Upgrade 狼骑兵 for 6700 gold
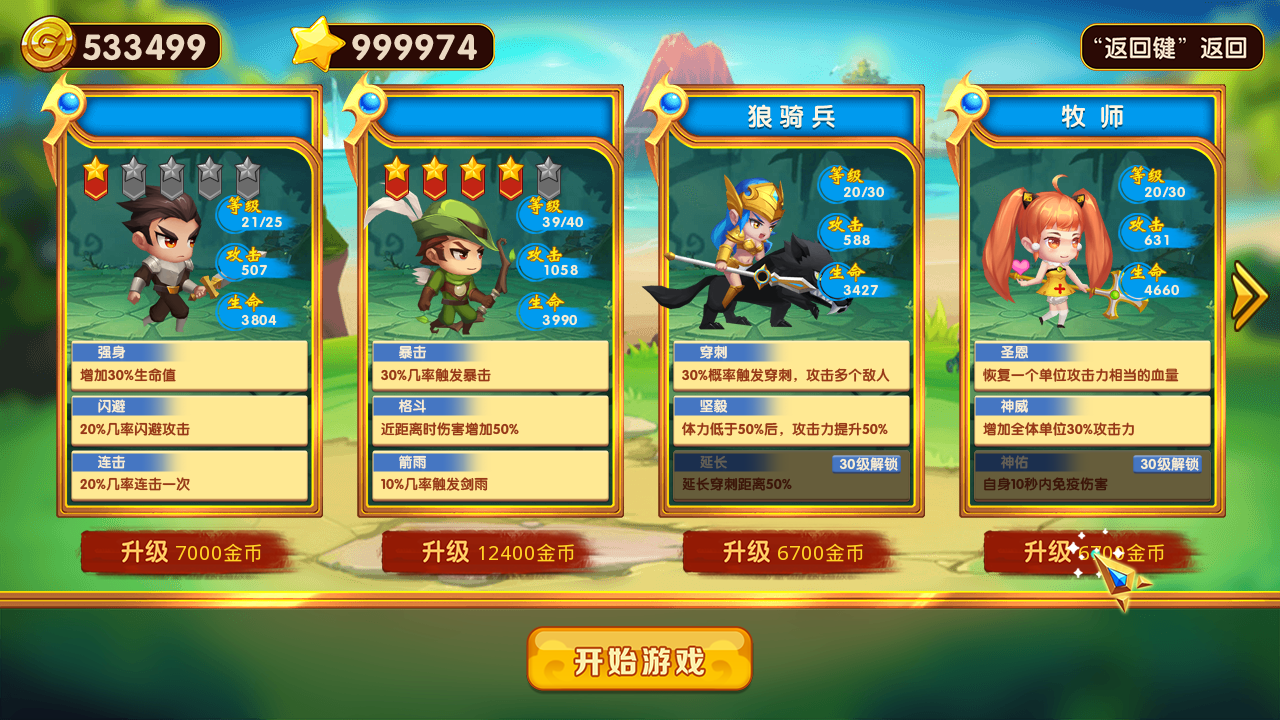The width and height of the screenshot is (1280, 720). click(x=792, y=553)
